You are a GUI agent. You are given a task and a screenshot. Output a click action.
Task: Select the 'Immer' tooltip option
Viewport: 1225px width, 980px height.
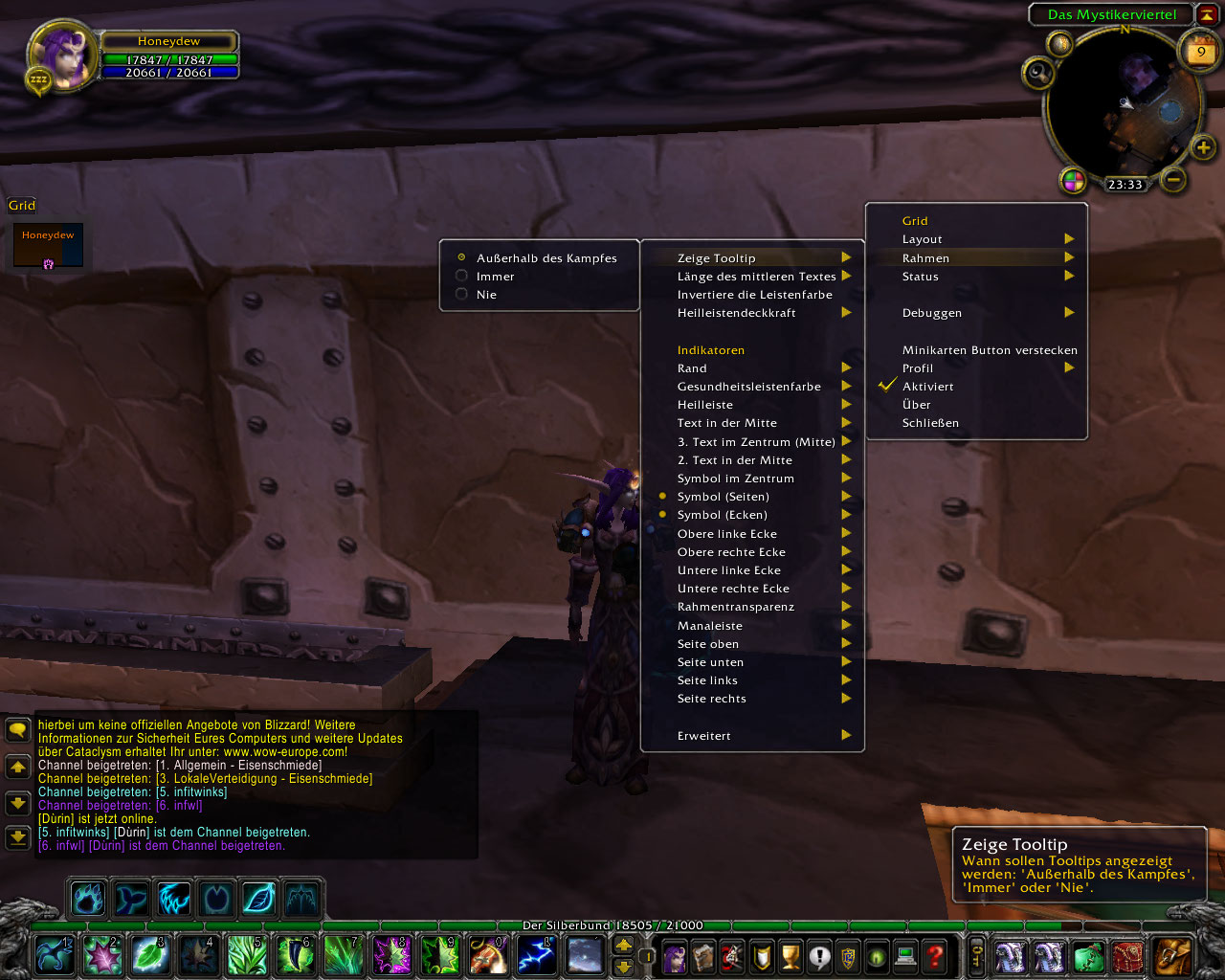pyautogui.click(x=495, y=277)
